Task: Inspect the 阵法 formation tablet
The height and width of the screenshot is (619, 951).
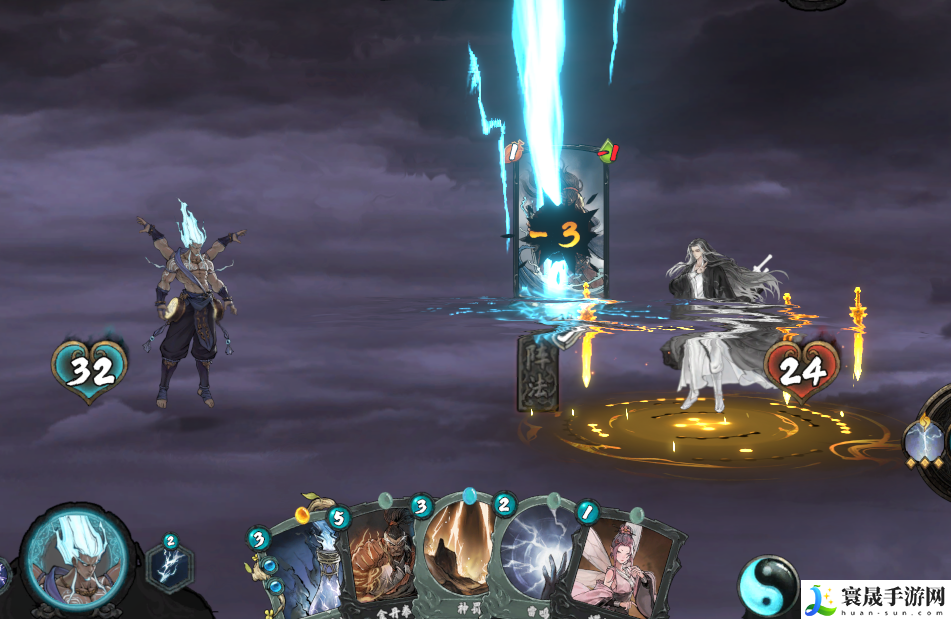Action: [x=537, y=372]
